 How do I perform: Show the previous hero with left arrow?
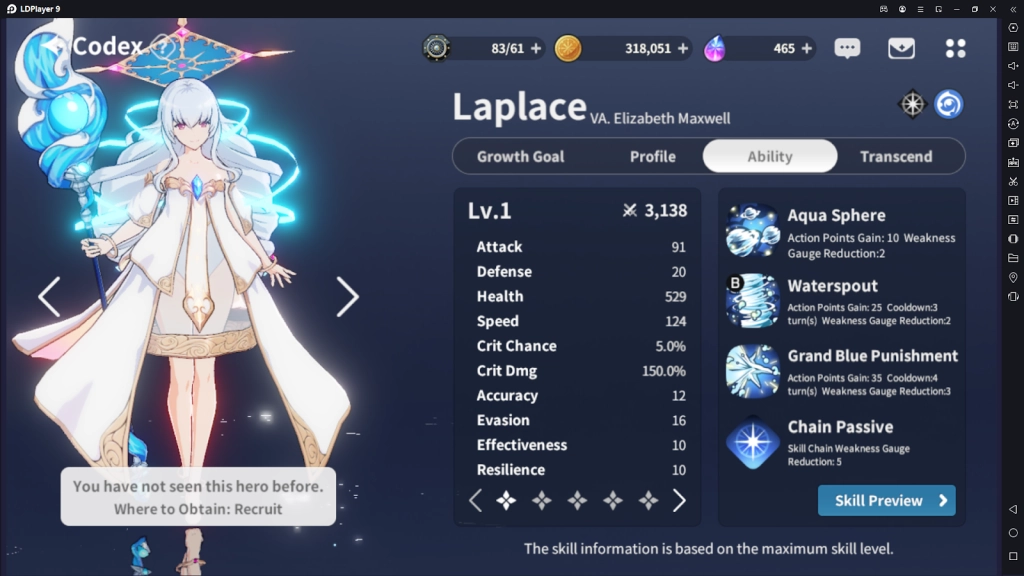coord(49,297)
